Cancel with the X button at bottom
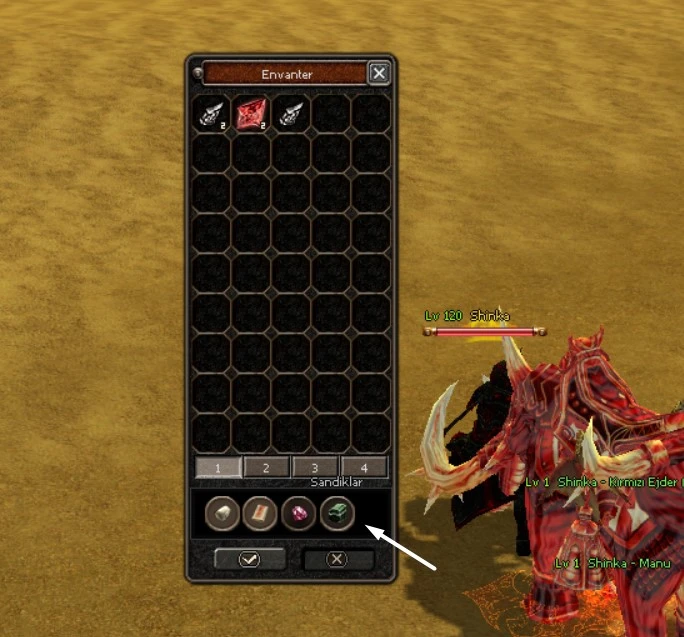684x637 pixels. pos(338,560)
